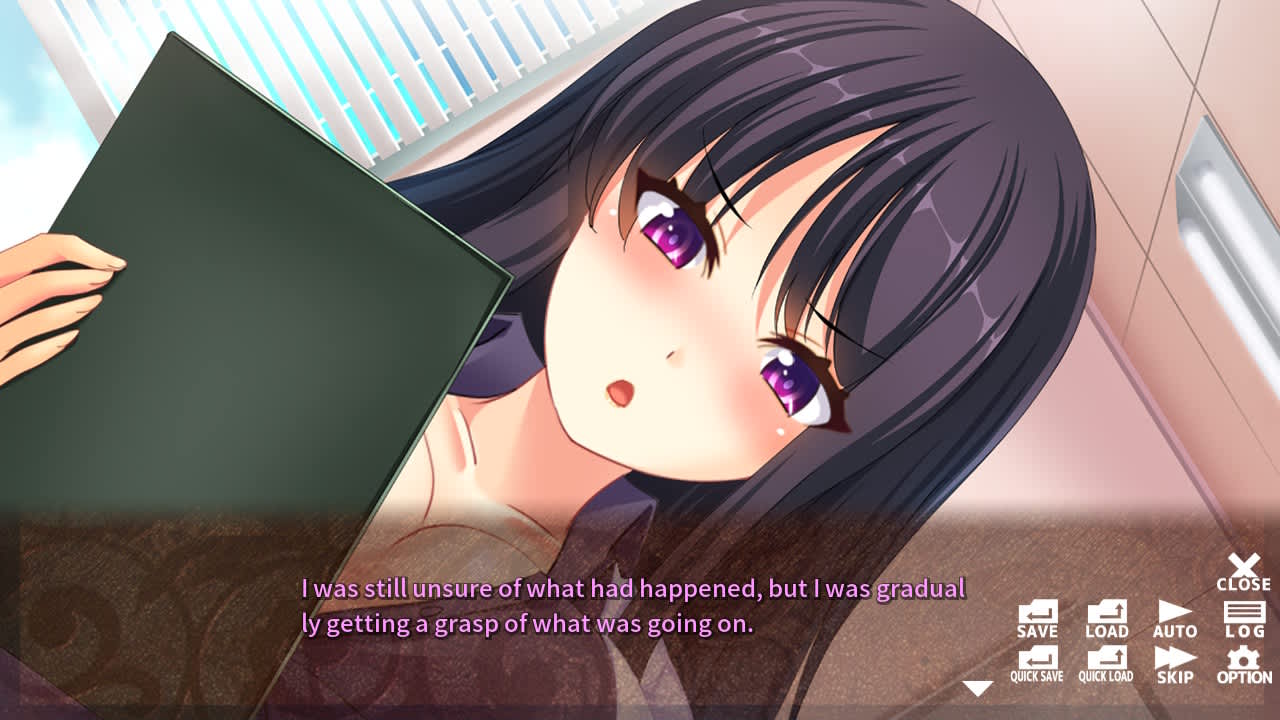
Task: Enable automatic text advancement with AUTO
Action: (1177, 618)
